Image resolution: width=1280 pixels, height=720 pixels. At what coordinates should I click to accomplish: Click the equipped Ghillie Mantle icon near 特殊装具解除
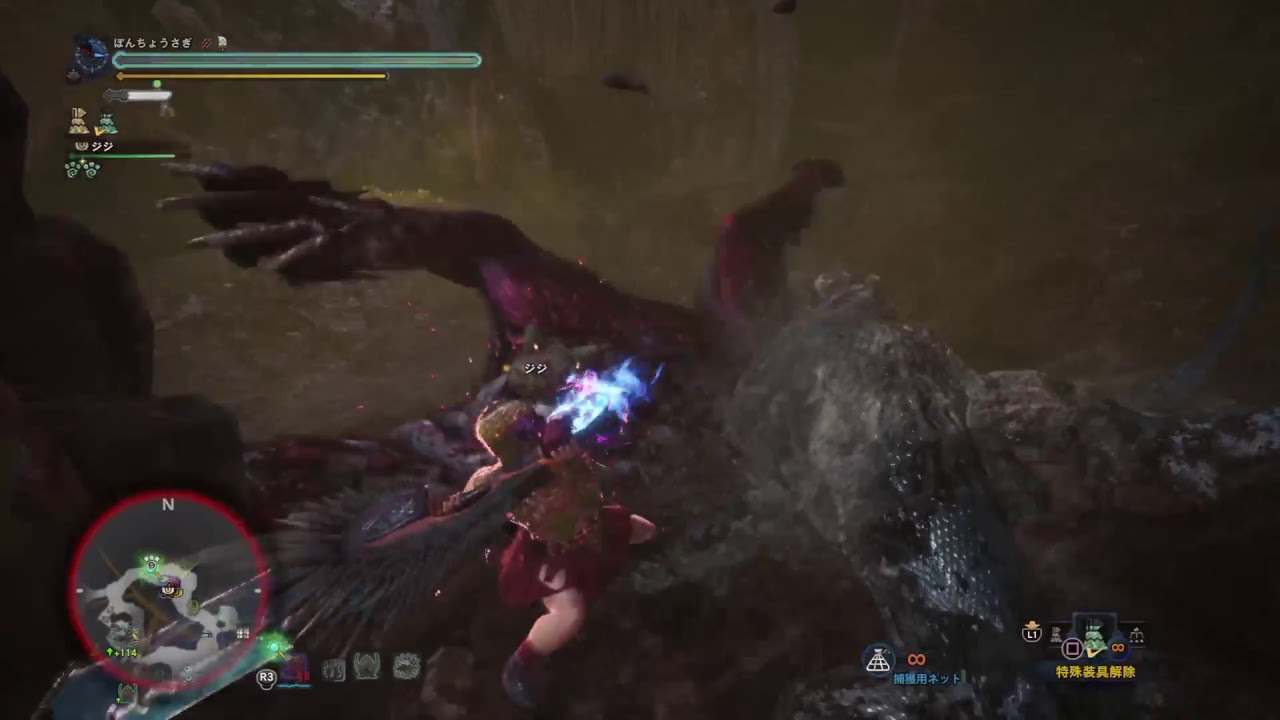(x=1095, y=638)
